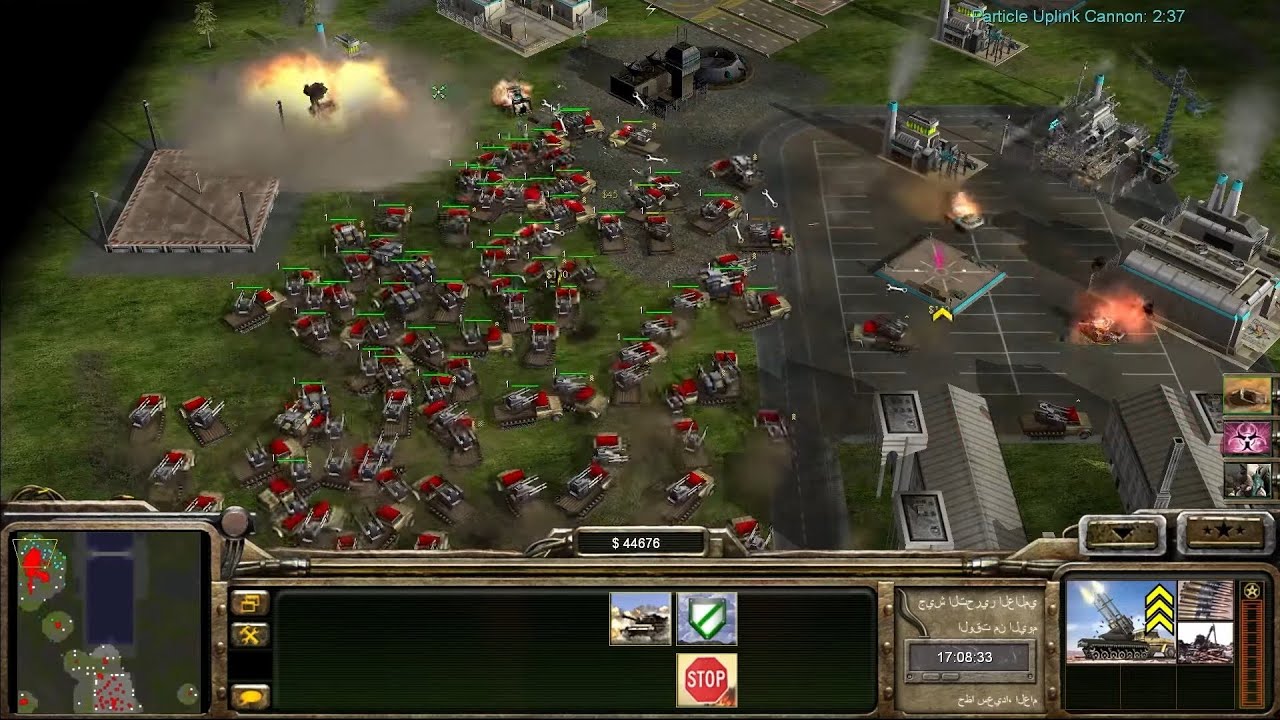The image size is (1280, 720).
Task: Activate the Anthrax Bomb biohazard shortcut
Action: [x=1247, y=437]
